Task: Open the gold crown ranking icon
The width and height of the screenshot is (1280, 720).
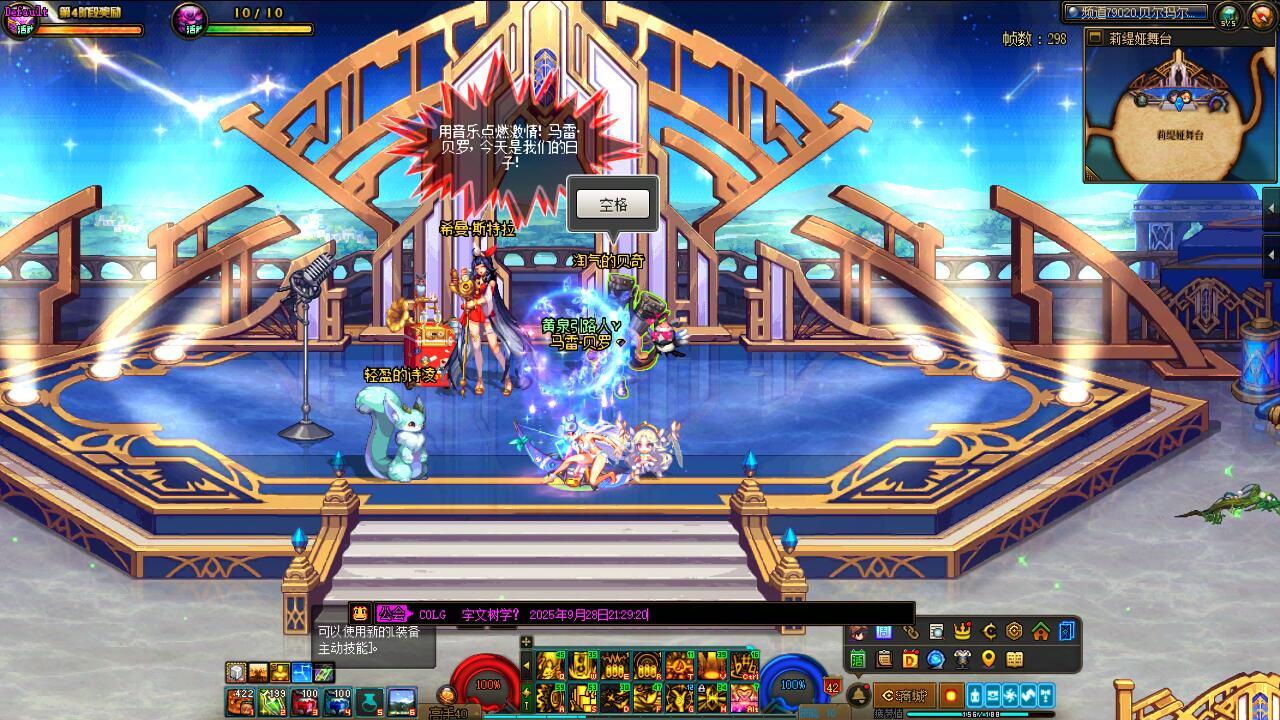Action: pyautogui.click(x=962, y=632)
